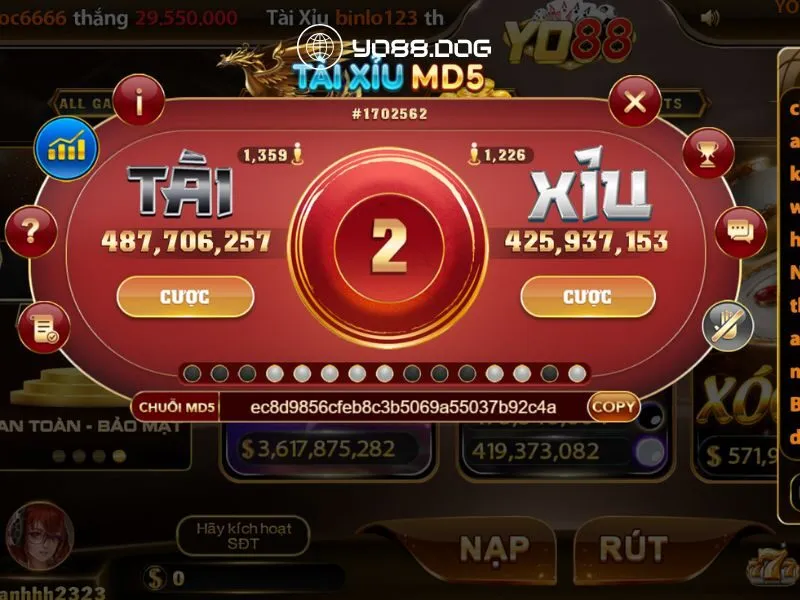
Task: Open the question mark help button
Action: 31,233
